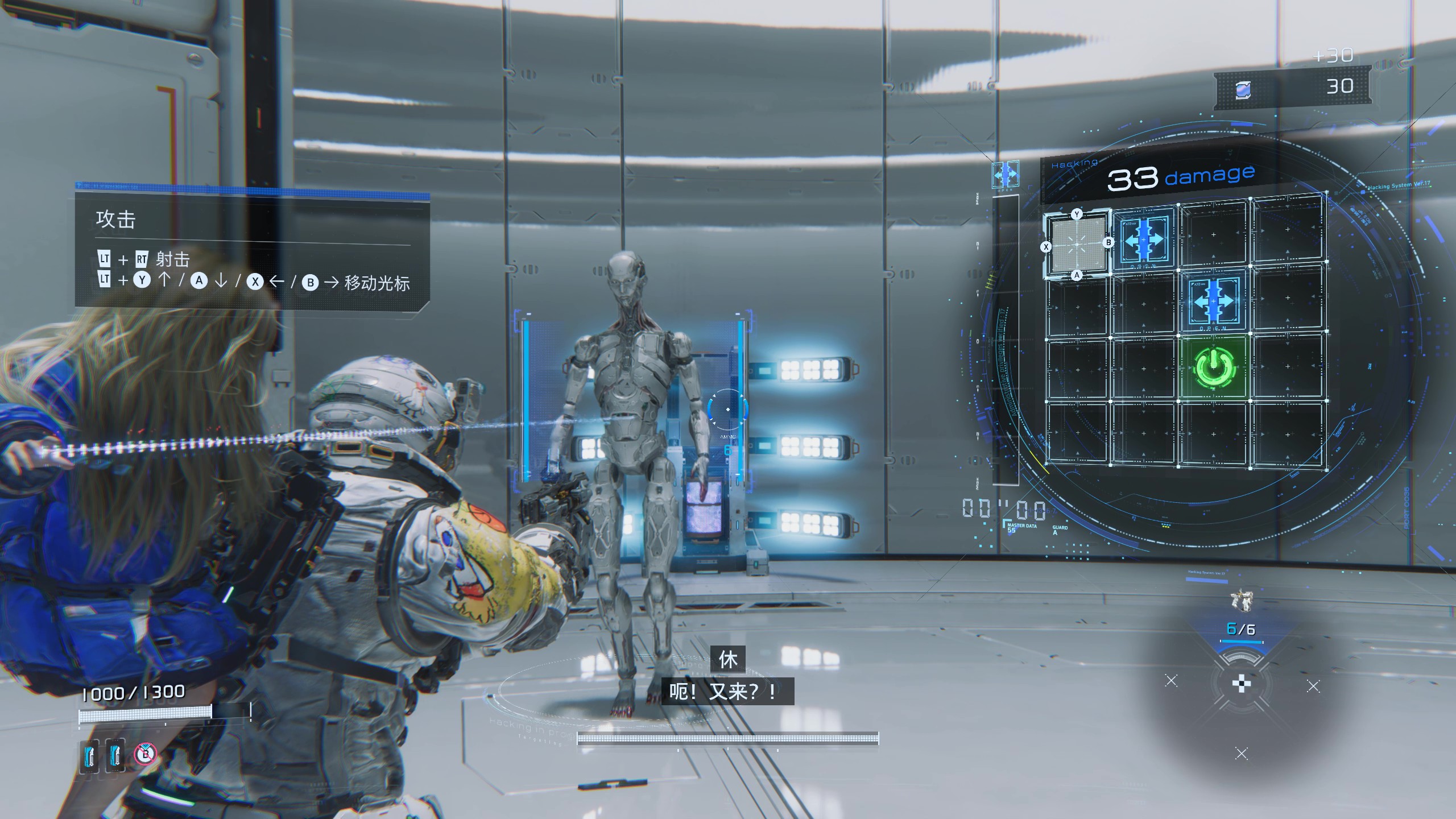Choose the OPEN node beside the cursor tile
The height and width of the screenshot is (819, 1456).
(x=1144, y=239)
